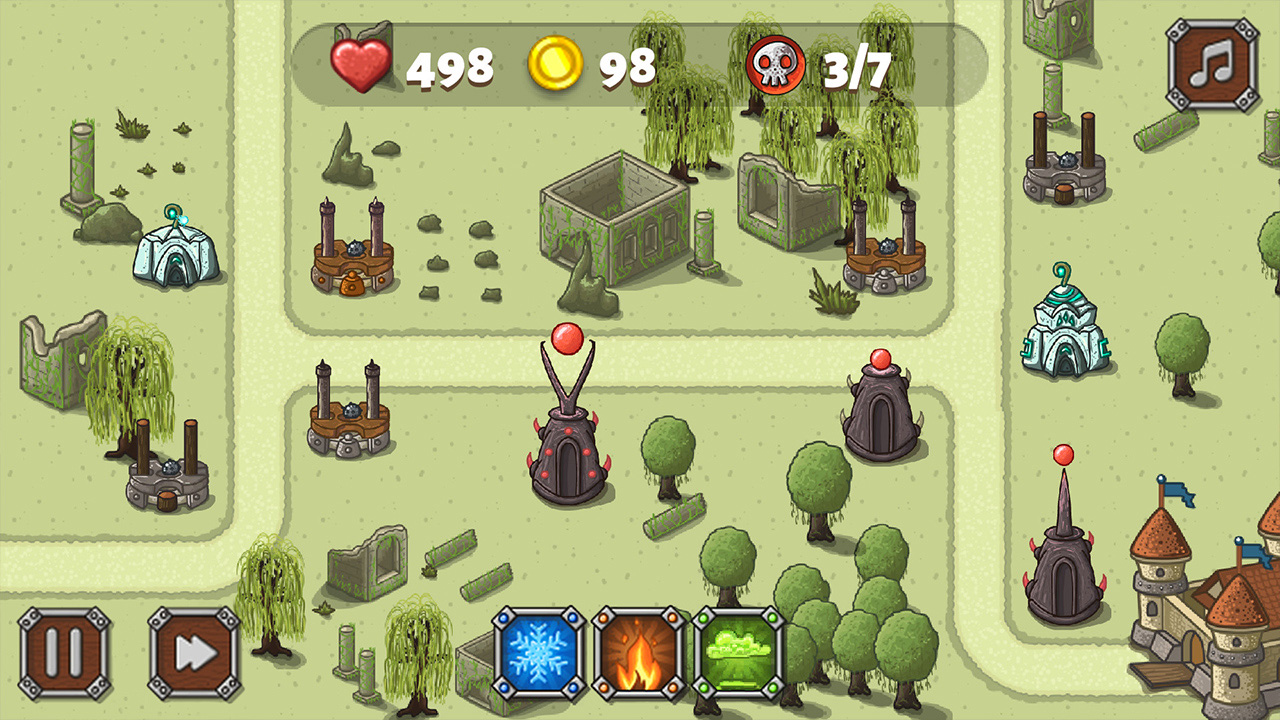Expand the teal crystal tower options on the right
Image resolution: width=1280 pixels, height=720 pixels.
click(x=1068, y=330)
